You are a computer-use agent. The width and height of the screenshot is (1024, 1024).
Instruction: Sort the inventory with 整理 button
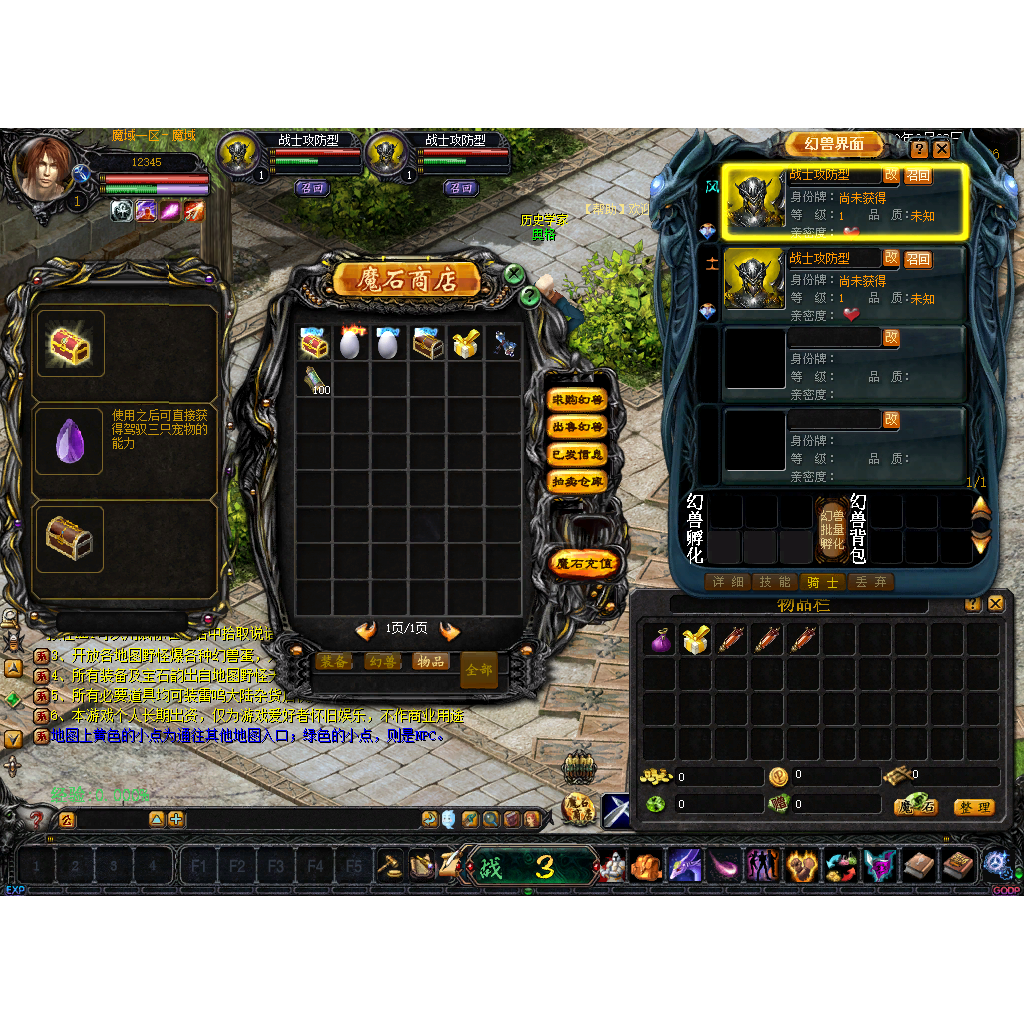(973, 807)
